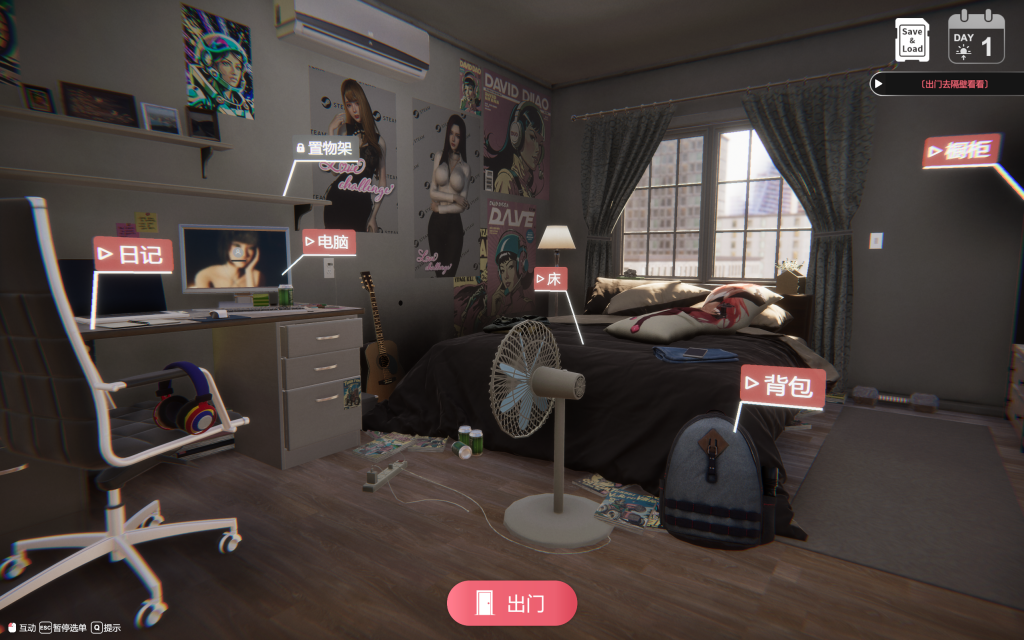Select the 橱柜 cabinet label
The image size is (1024, 640).
point(960,152)
